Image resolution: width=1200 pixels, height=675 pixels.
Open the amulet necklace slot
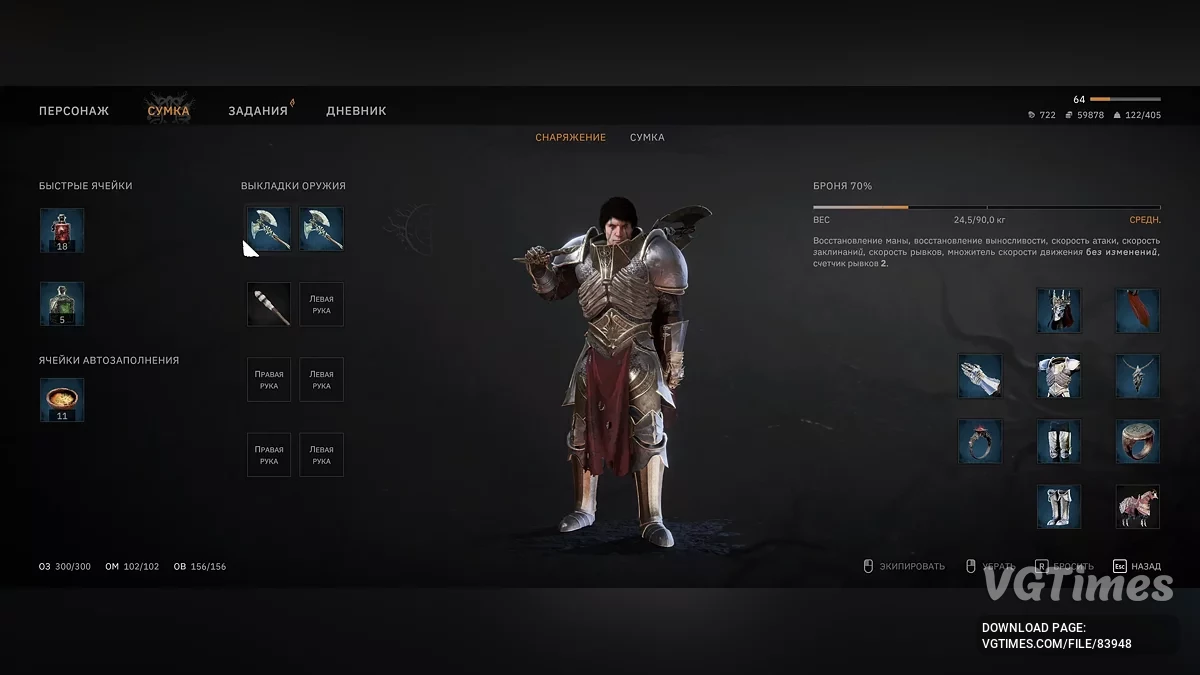[1137, 375]
